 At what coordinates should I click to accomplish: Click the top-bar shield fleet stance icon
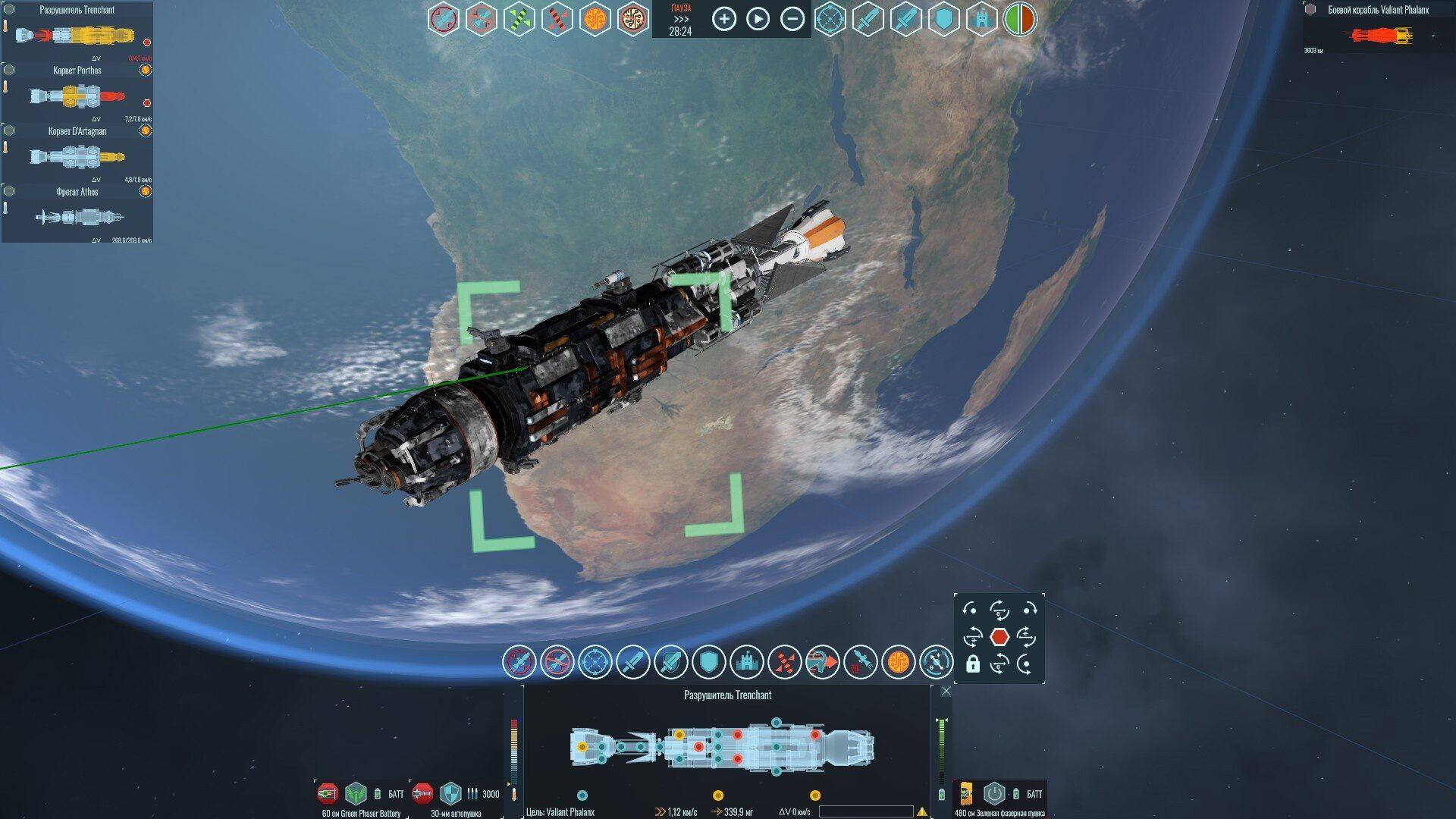[943, 19]
